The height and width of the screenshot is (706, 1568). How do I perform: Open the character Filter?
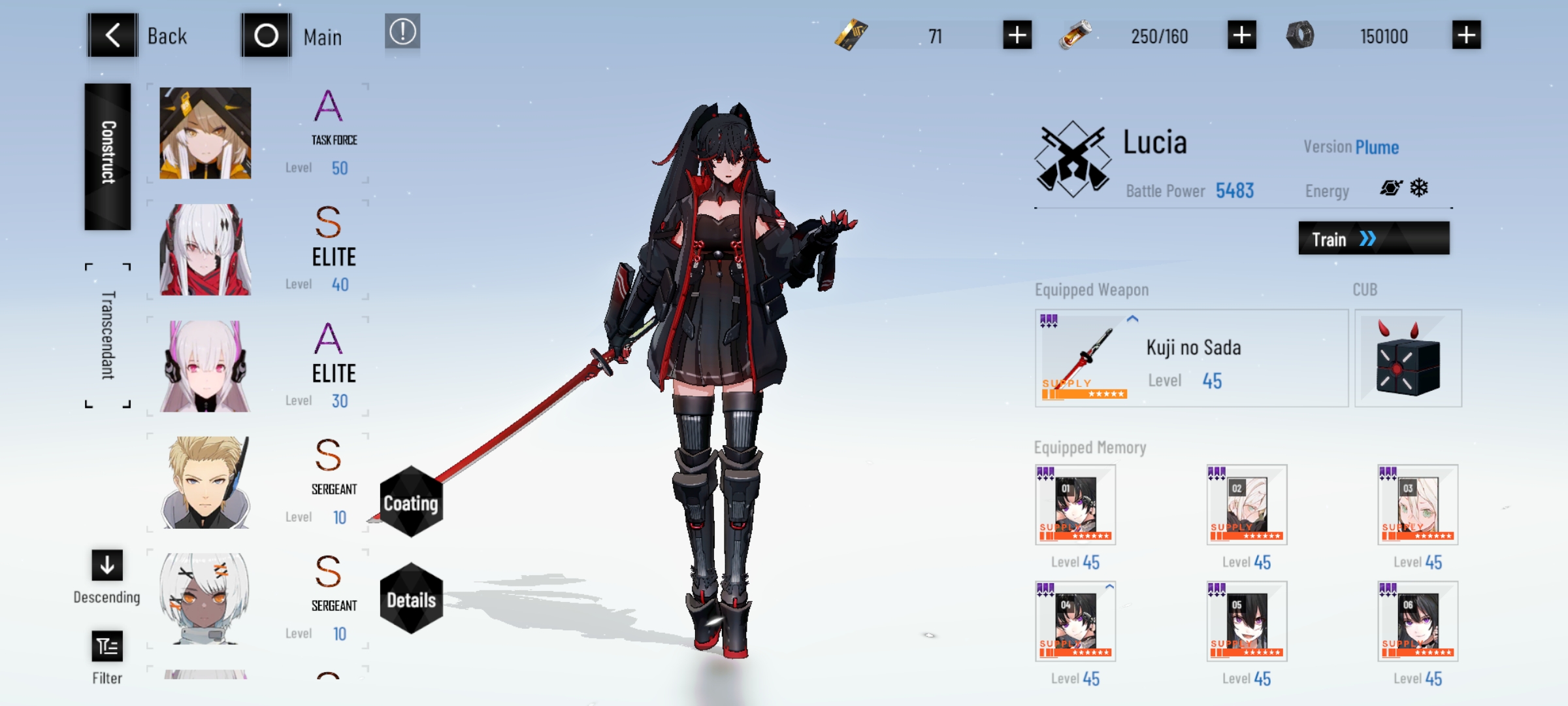107,647
